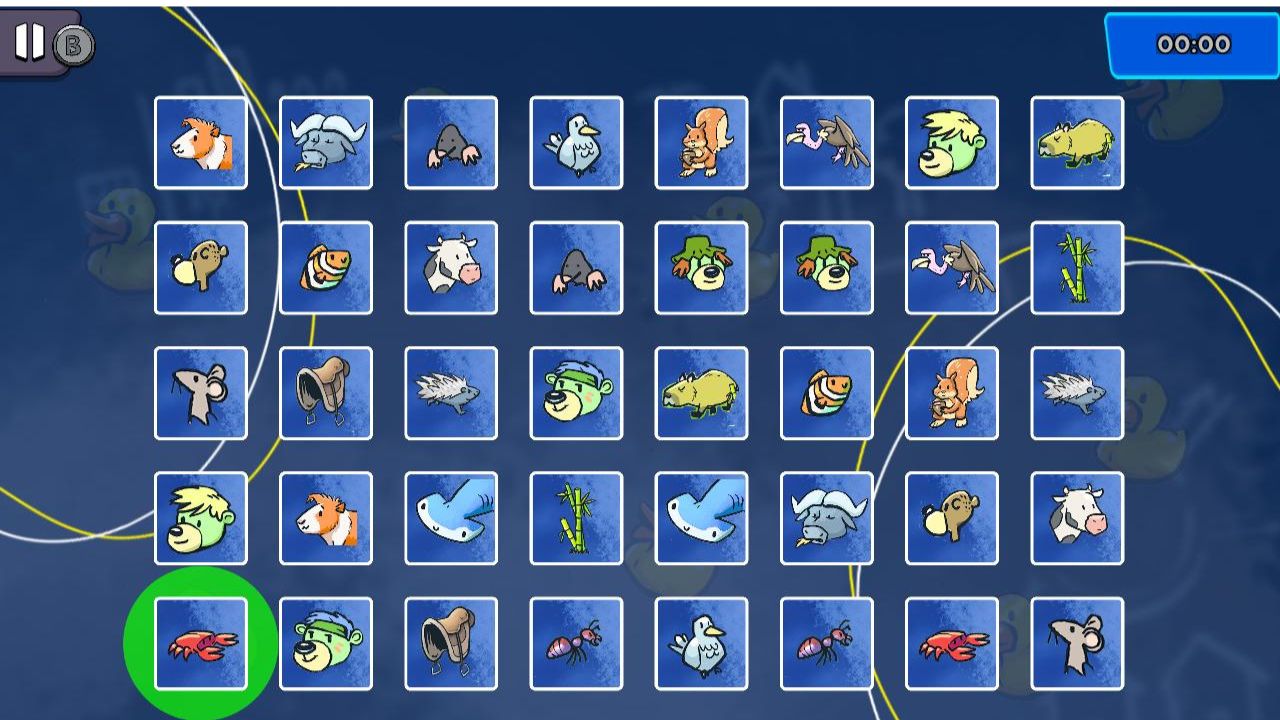Click the 00:00 timer display
This screenshot has width=1280, height=720.
[x=1193, y=44]
